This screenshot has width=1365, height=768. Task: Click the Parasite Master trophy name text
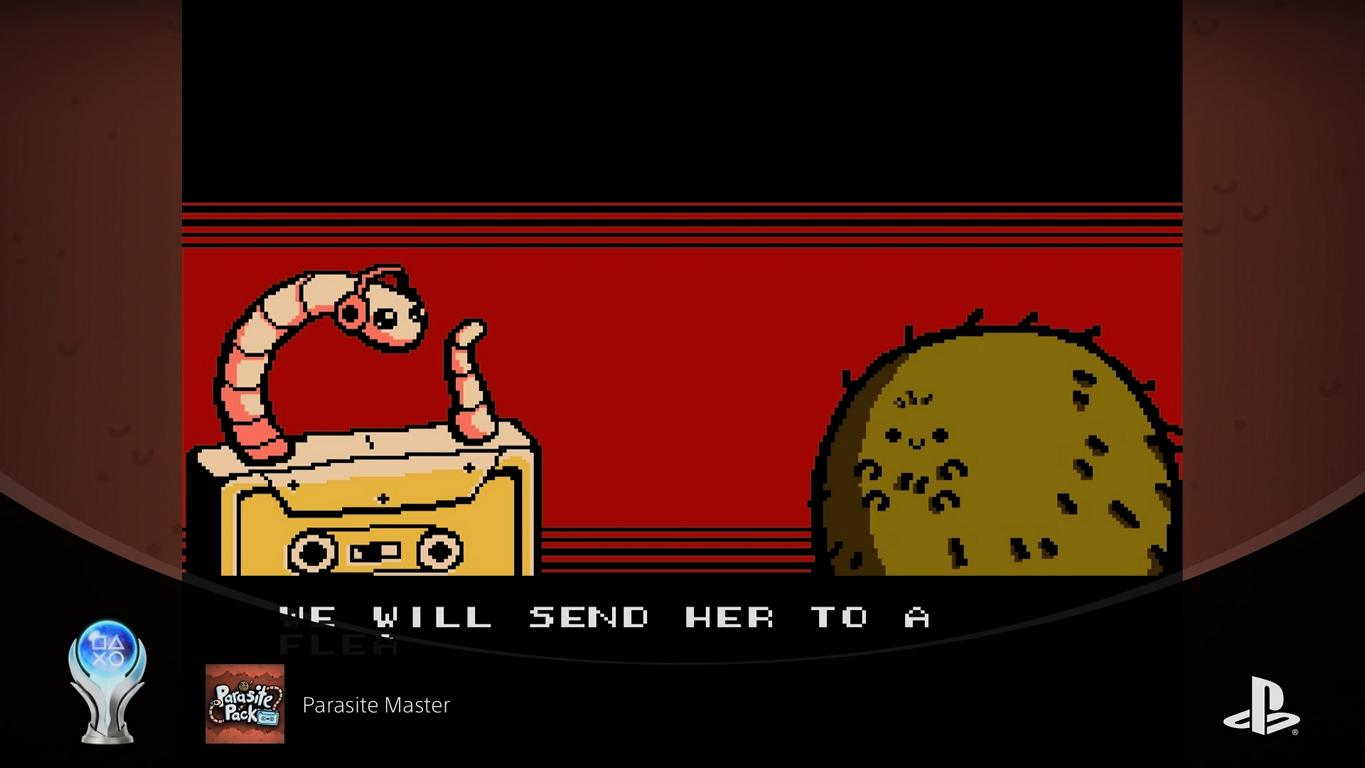(x=375, y=705)
